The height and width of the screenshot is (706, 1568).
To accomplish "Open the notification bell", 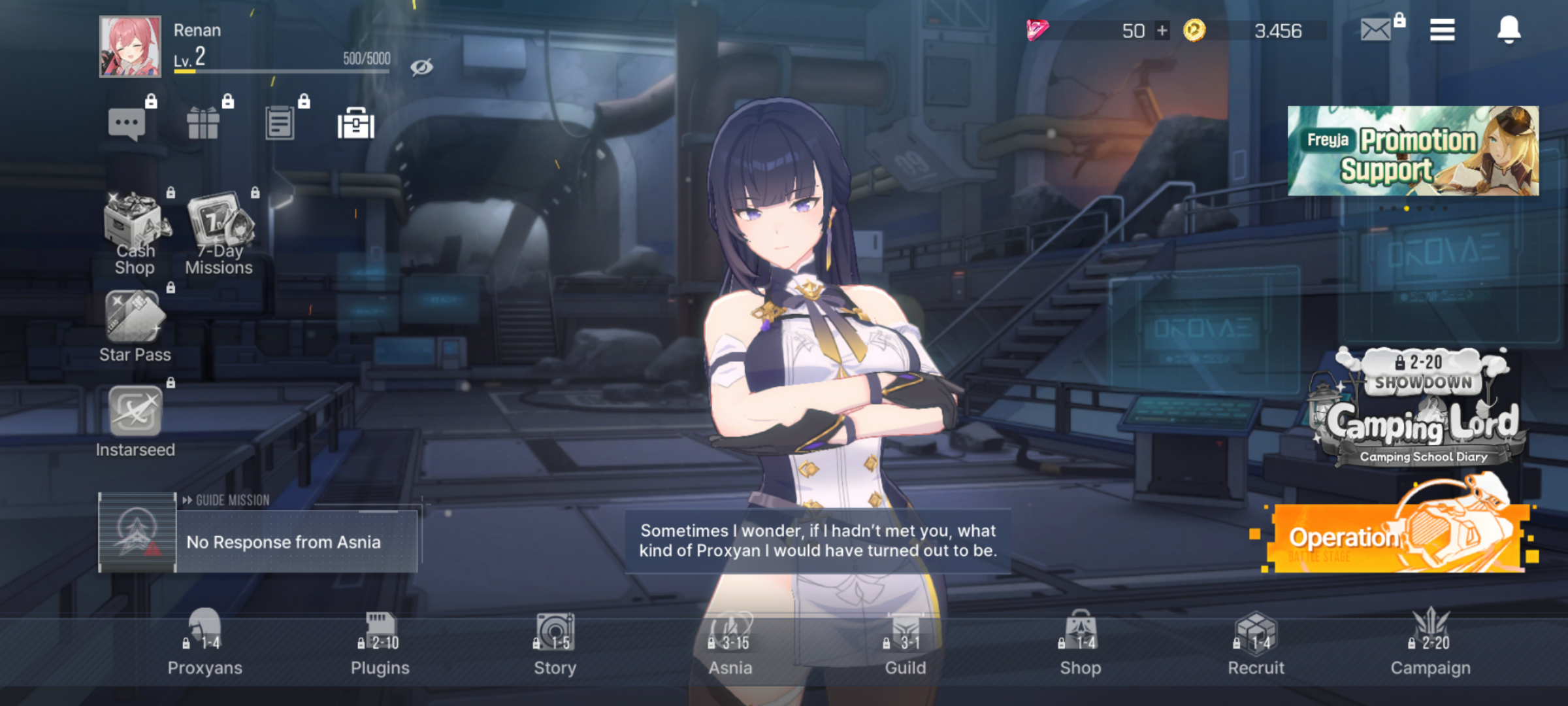I will point(1509,29).
